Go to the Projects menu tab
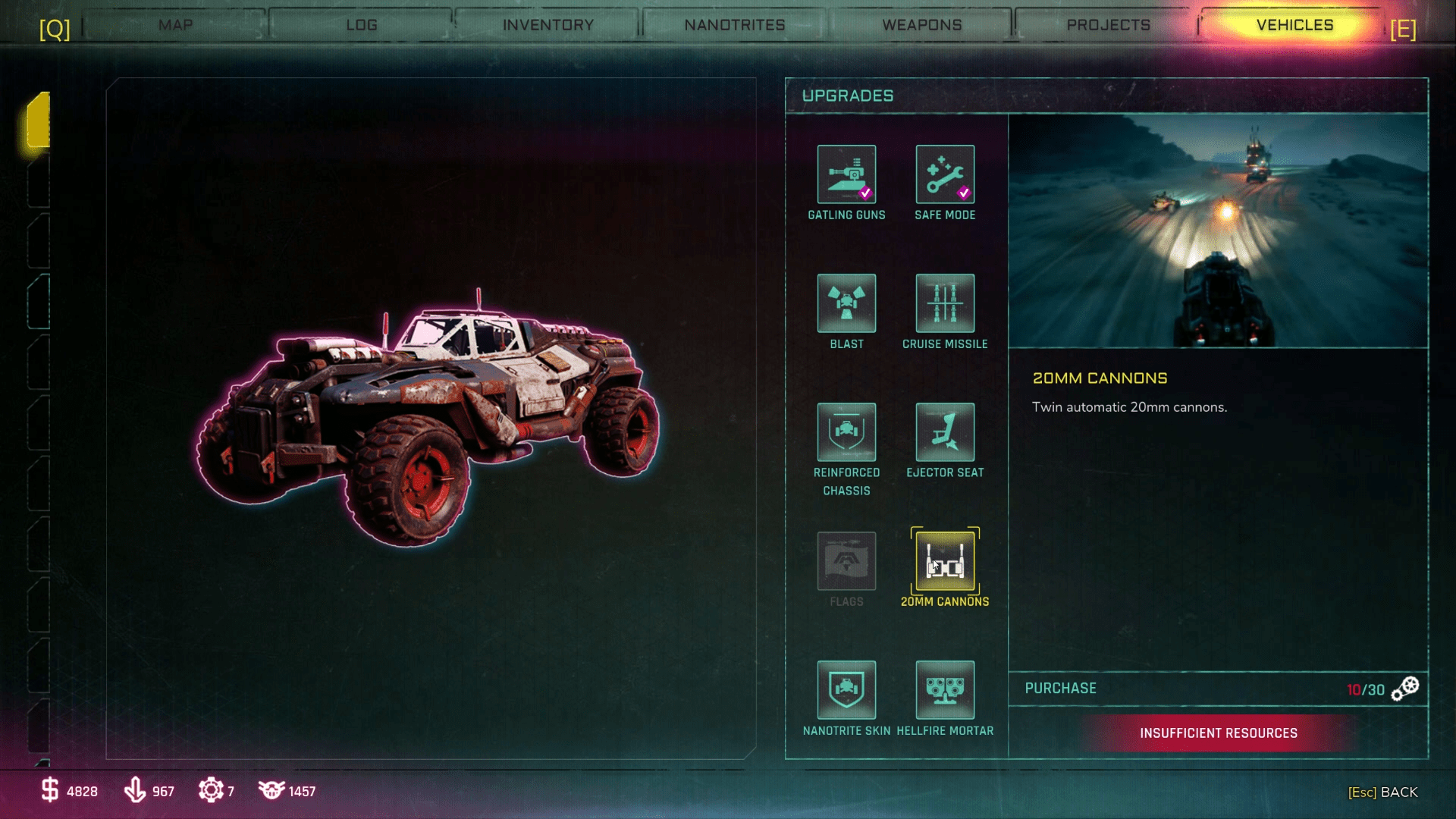Image resolution: width=1456 pixels, height=819 pixels. coord(1106,24)
